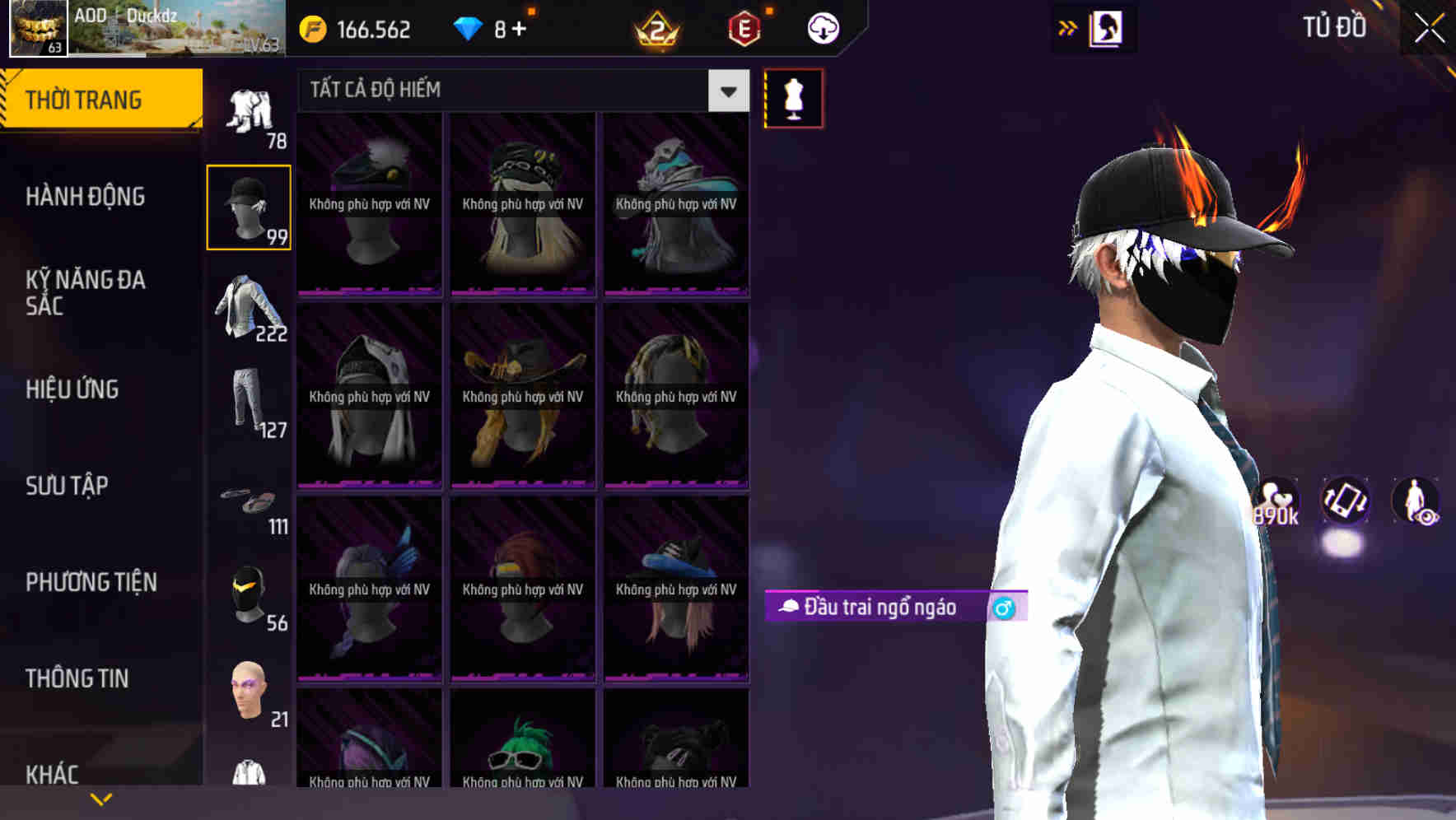This screenshot has width=1456, height=820.
Task: Collapse the panel using double-arrow chevrons
Action: tap(1066, 27)
